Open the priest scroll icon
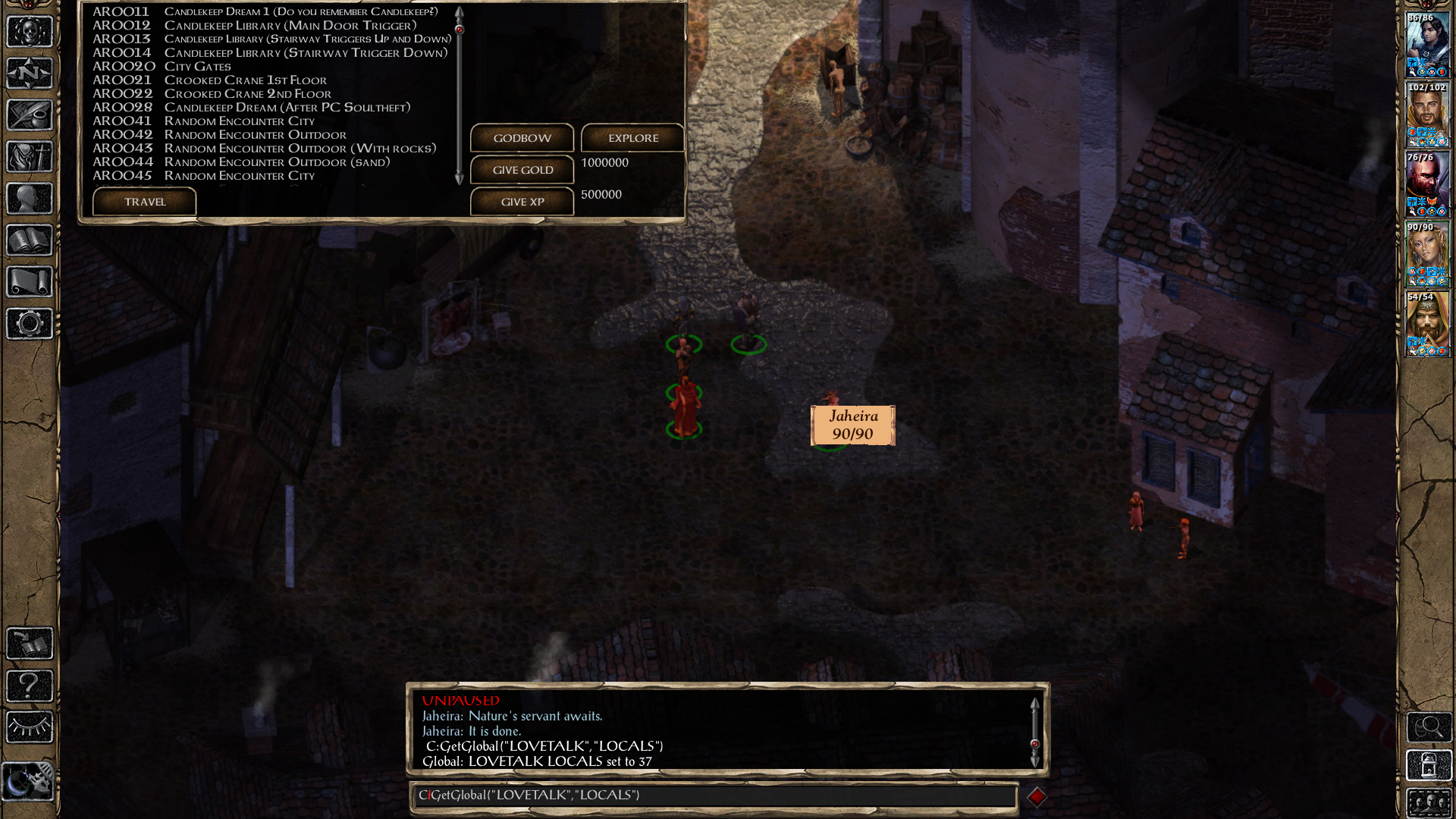1456x819 pixels. tap(30, 282)
